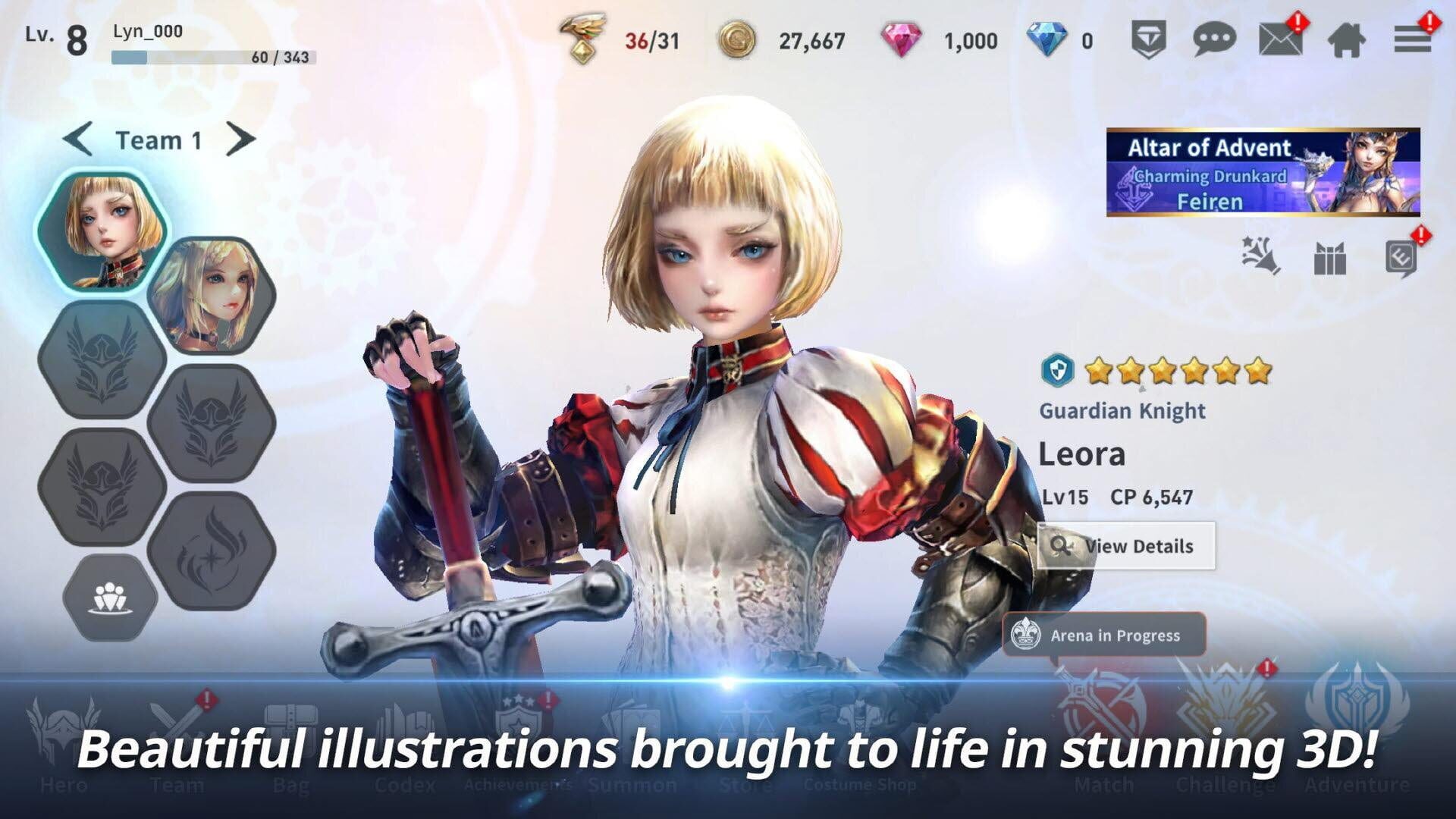Go to previous team with the left arrow
This screenshot has height=819, width=1456.
tap(78, 139)
